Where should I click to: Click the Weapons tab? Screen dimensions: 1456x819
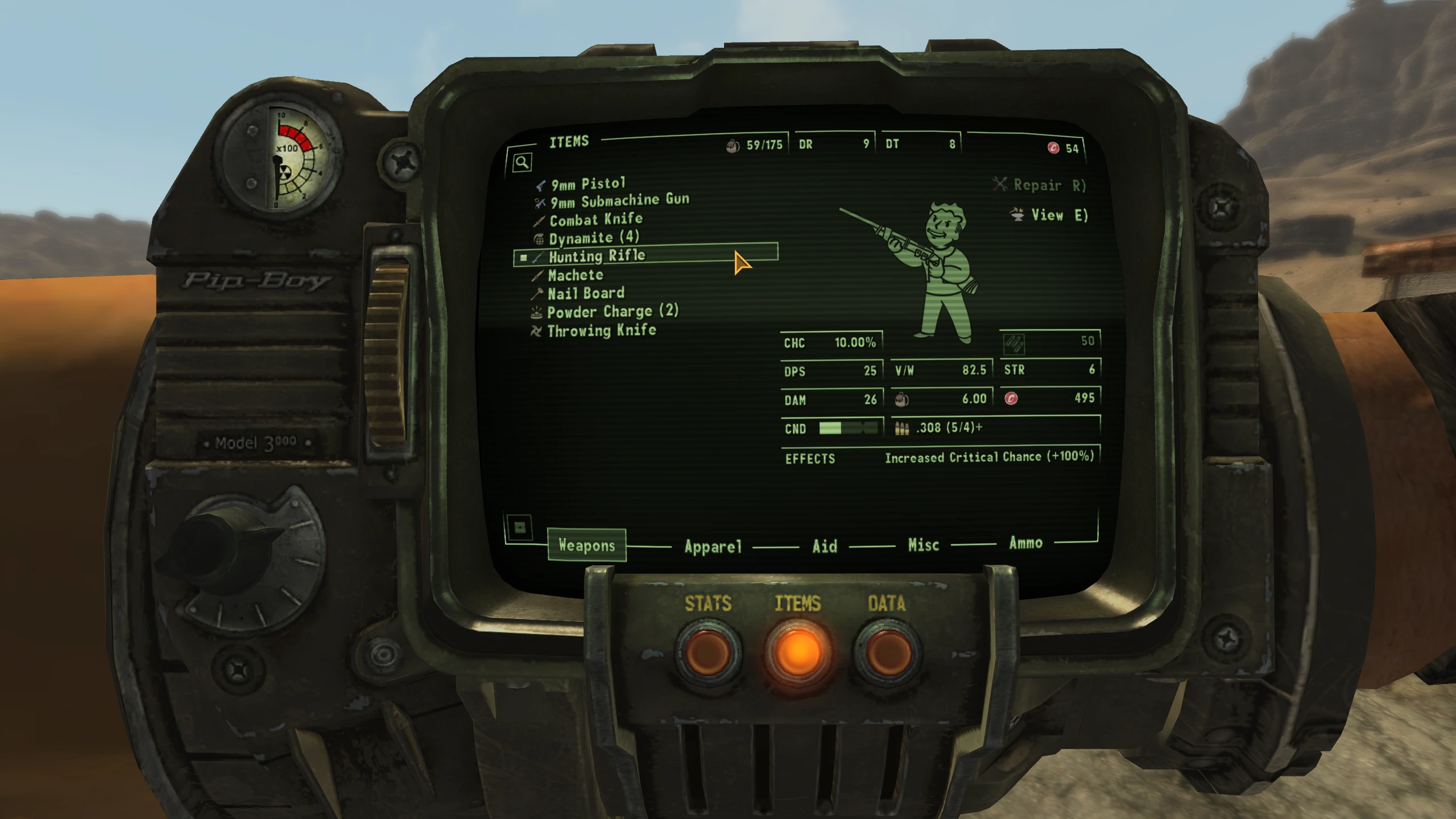coord(587,545)
